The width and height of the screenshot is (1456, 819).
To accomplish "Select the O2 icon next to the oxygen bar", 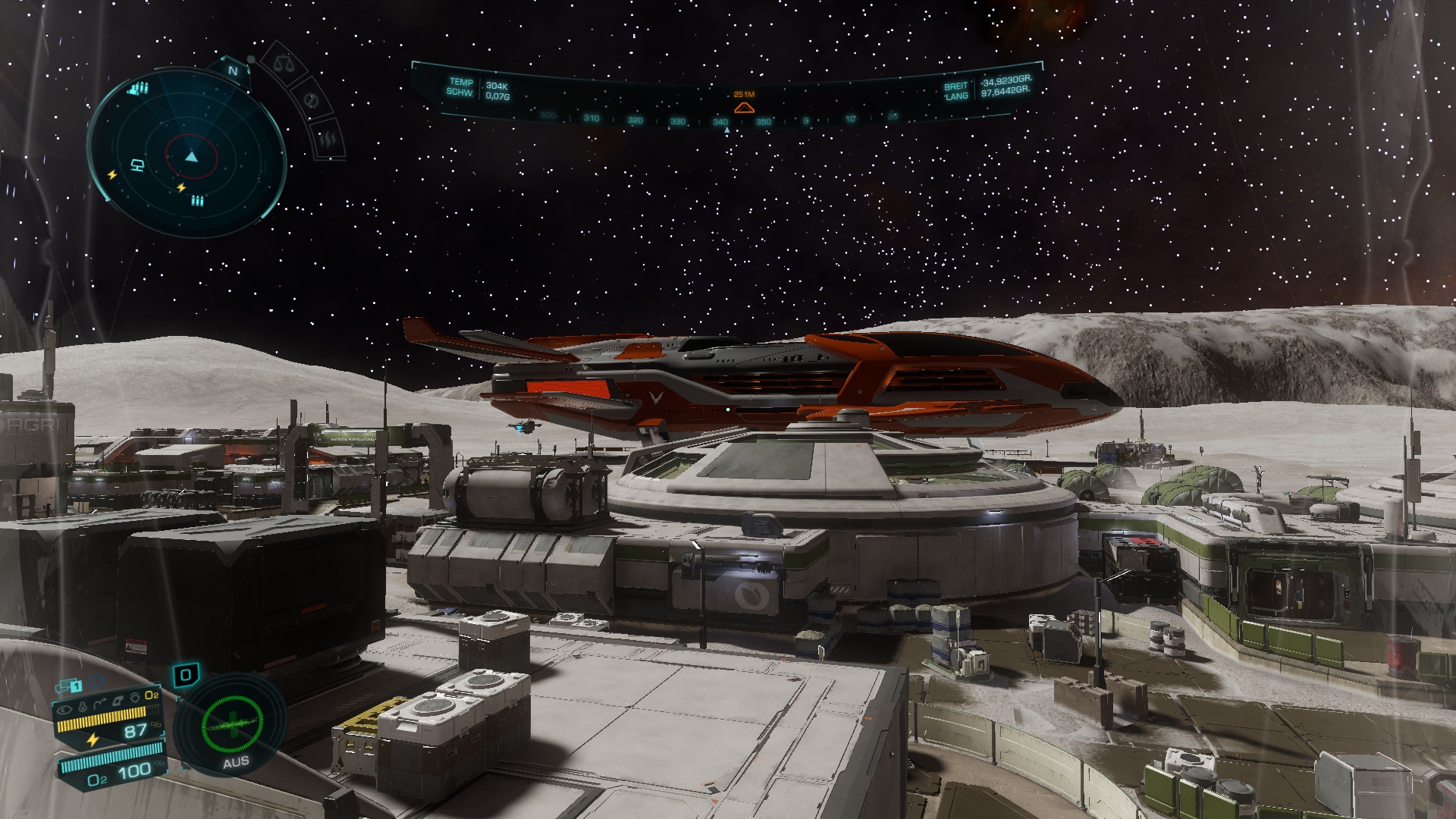I will [97, 780].
